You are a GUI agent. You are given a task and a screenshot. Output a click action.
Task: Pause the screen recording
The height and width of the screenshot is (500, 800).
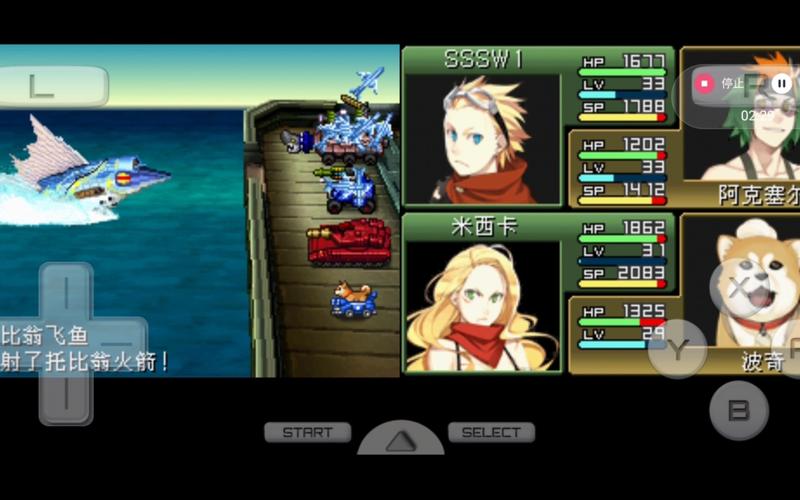click(781, 84)
